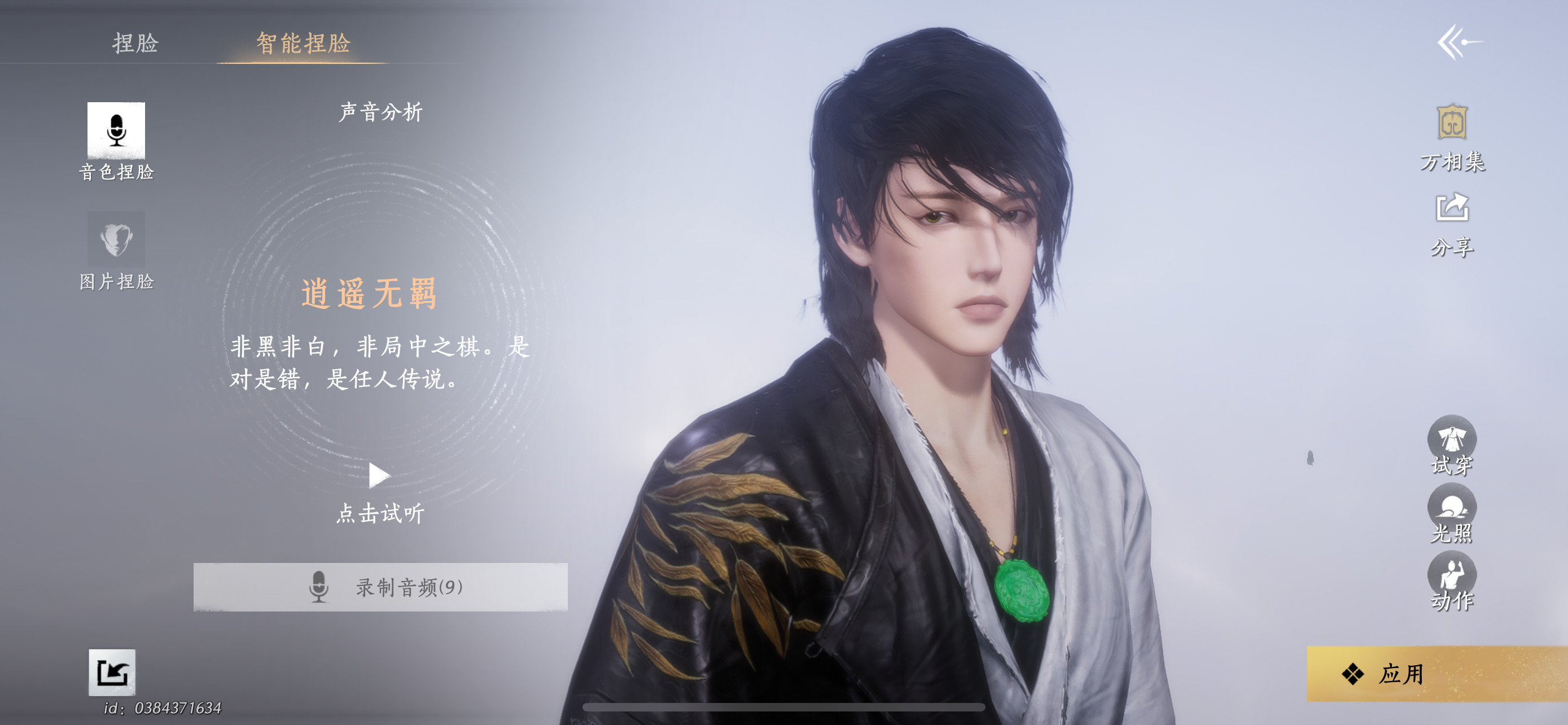Start recording with 录制音频 button
Screen dimensions: 1568x725
click(380, 587)
